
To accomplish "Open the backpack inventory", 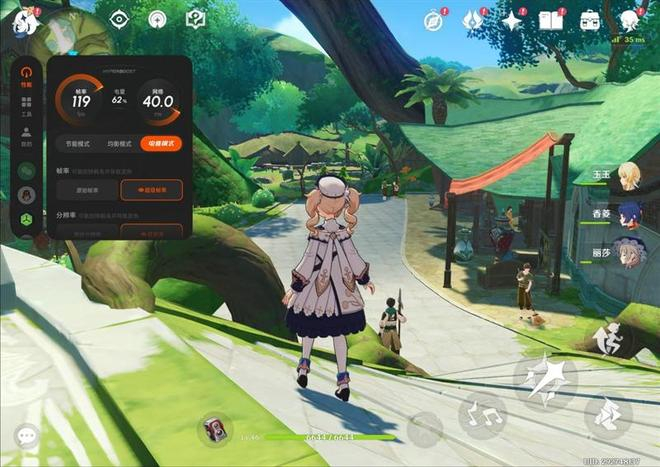I will click(590, 20).
